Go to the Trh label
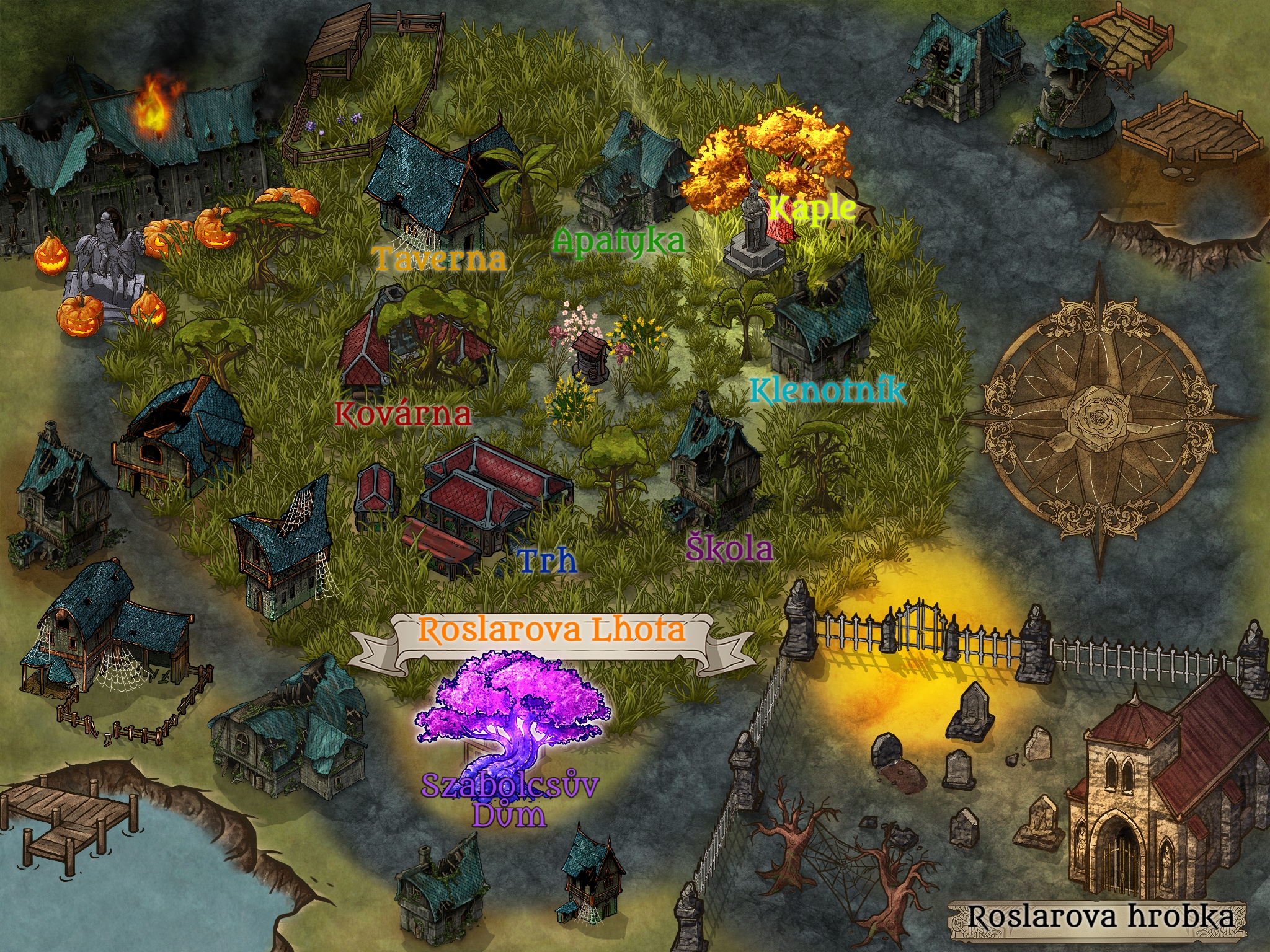The width and height of the screenshot is (1270, 952). 547,561
